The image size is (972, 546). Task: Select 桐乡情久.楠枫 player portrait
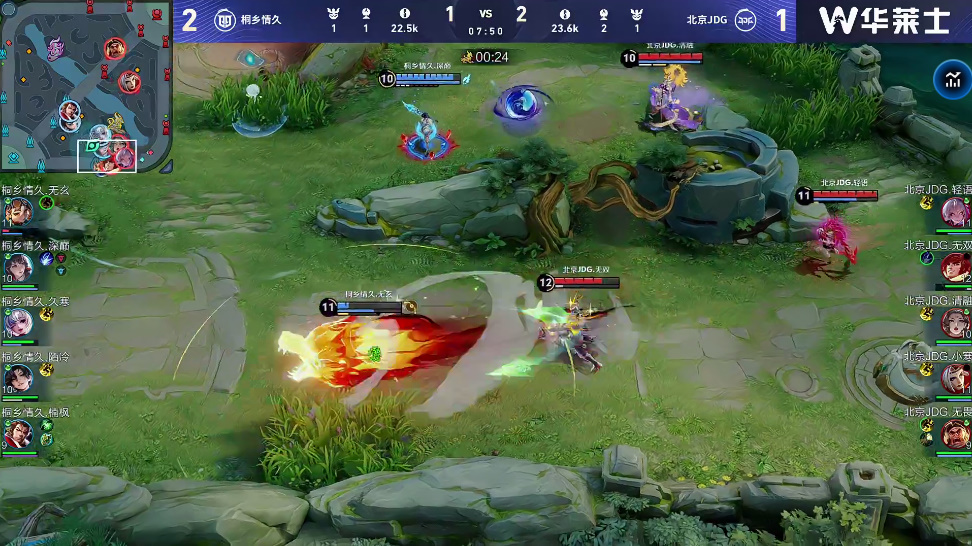pyautogui.click(x=18, y=434)
